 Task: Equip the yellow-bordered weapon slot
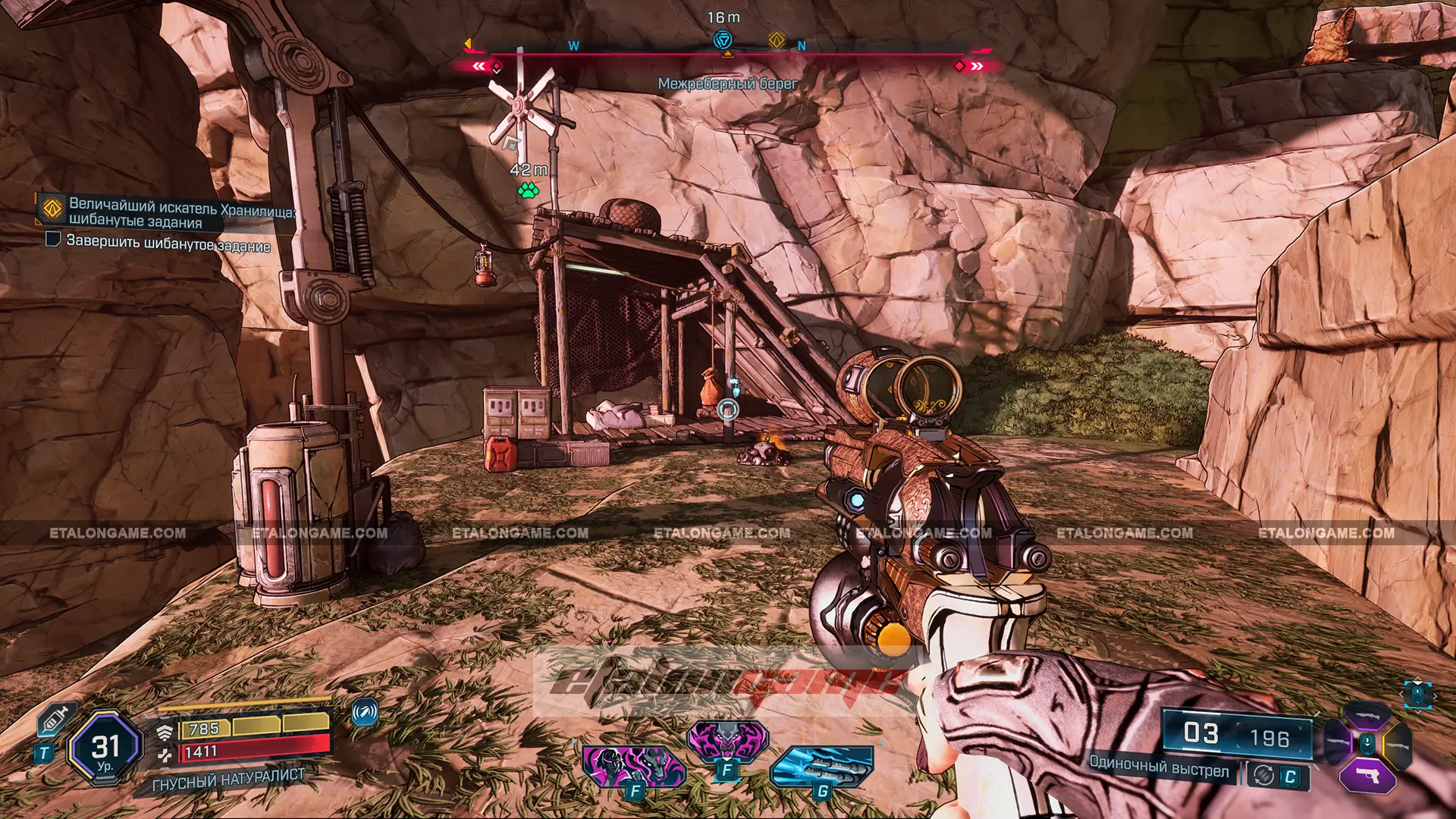(1397, 744)
